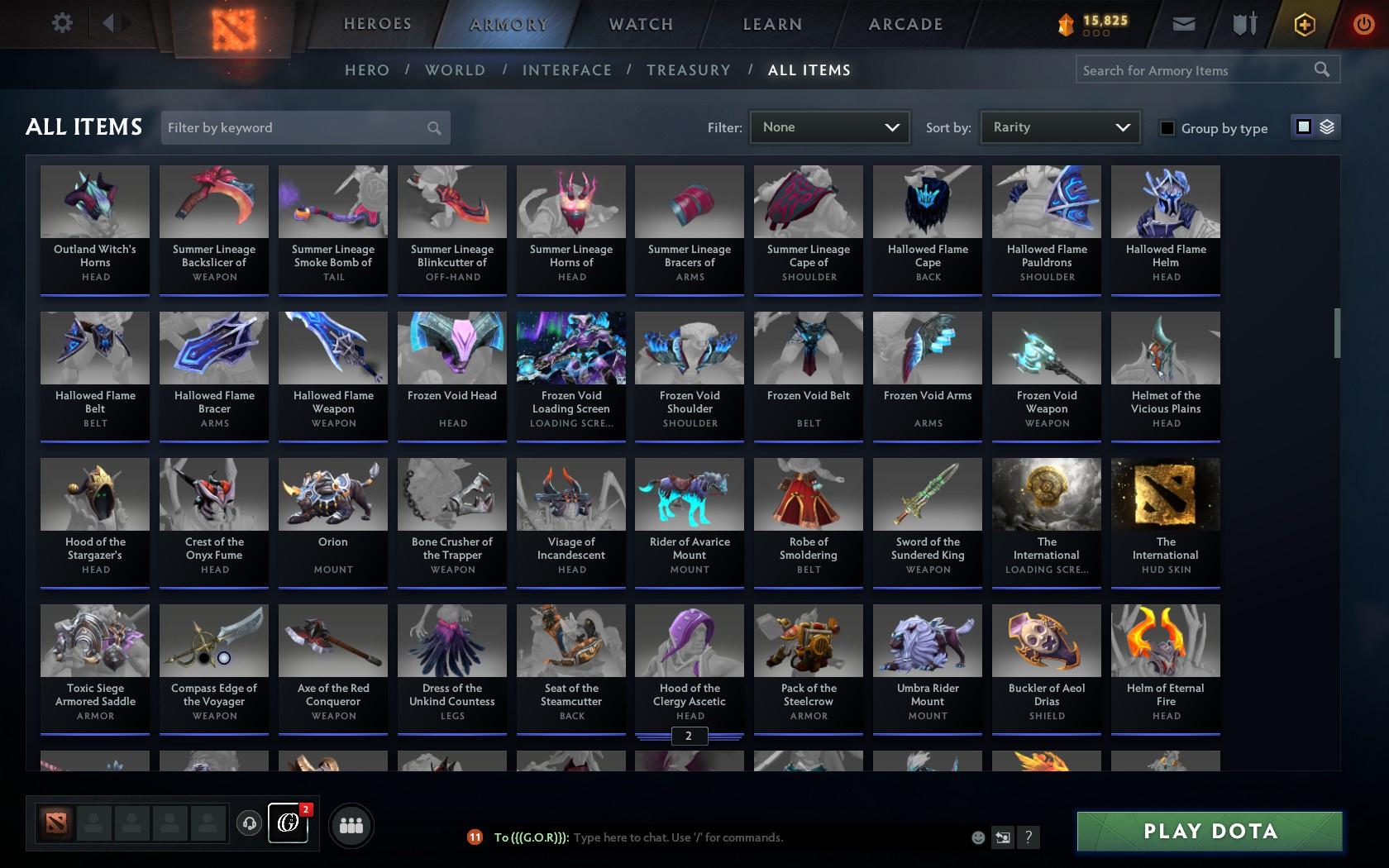Toggle the stacked layers view mode
Screen dimensions: 1389x868
(1326, 126)
